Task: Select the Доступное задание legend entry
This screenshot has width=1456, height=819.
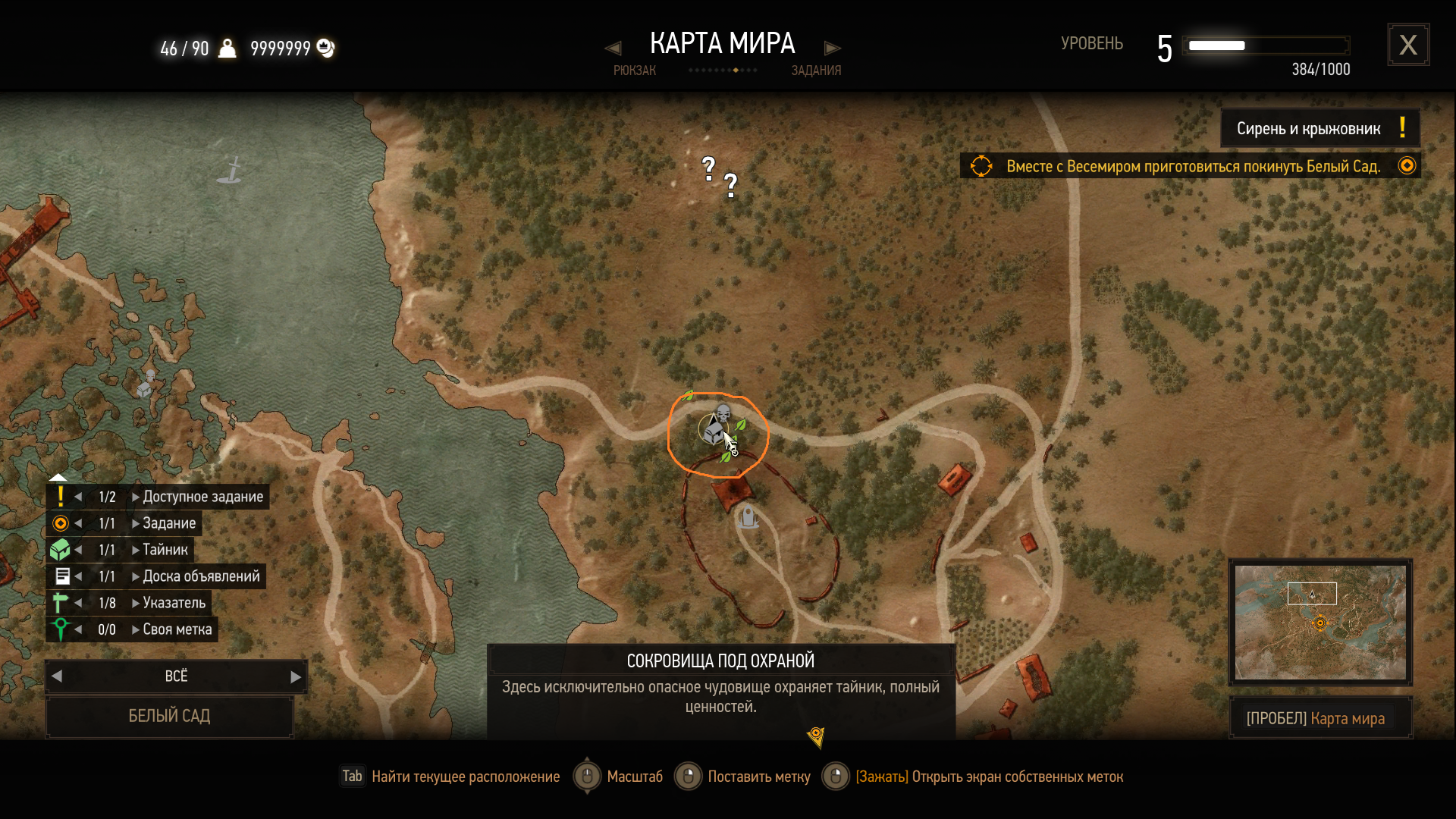Action: coord(202,497)
